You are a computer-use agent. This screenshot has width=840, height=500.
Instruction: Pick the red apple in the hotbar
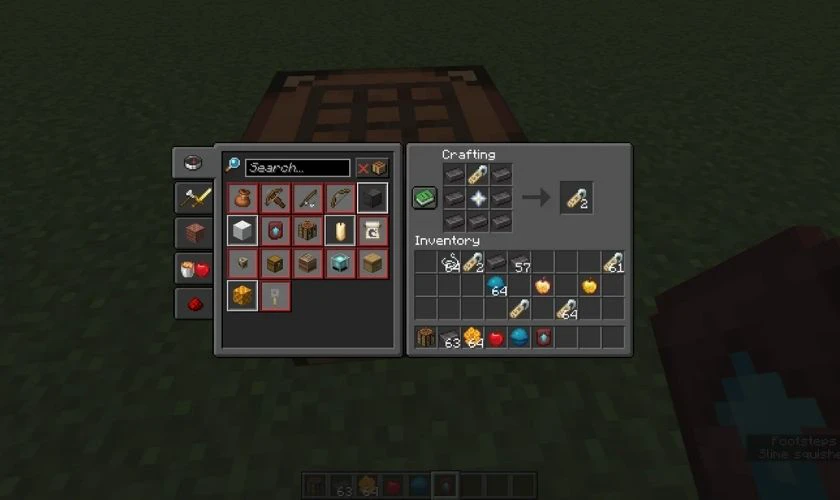click(x=497, y=338)
